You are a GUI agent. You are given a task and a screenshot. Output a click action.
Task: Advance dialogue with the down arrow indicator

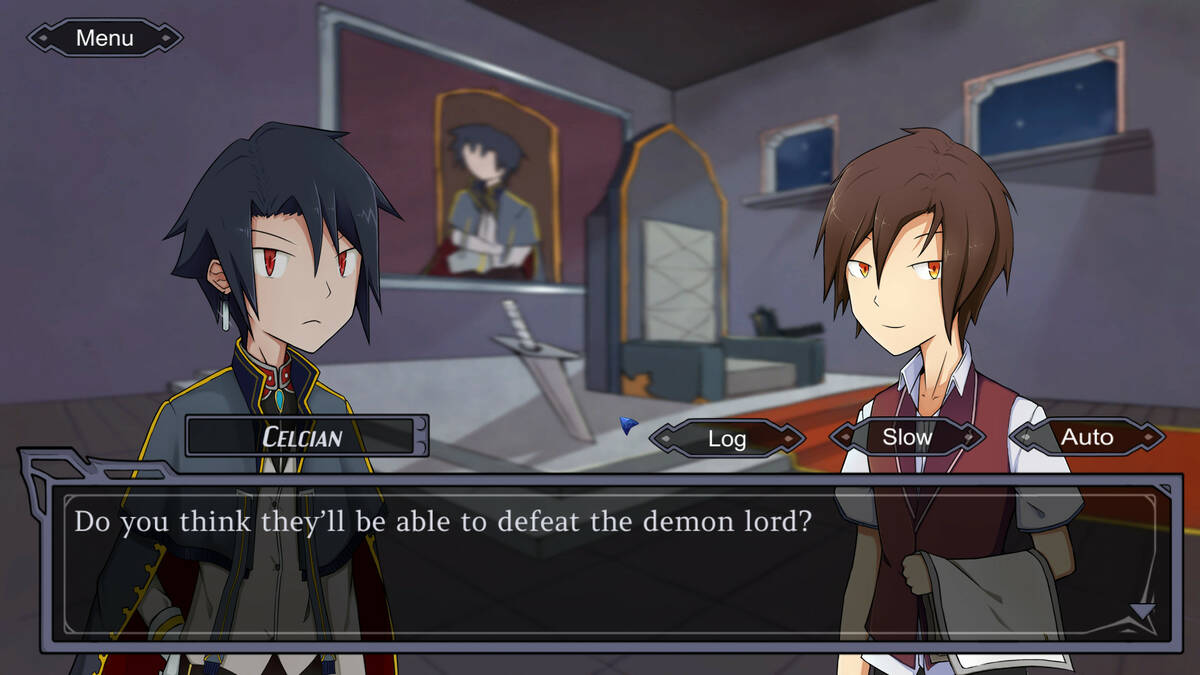coord(1142,611)
